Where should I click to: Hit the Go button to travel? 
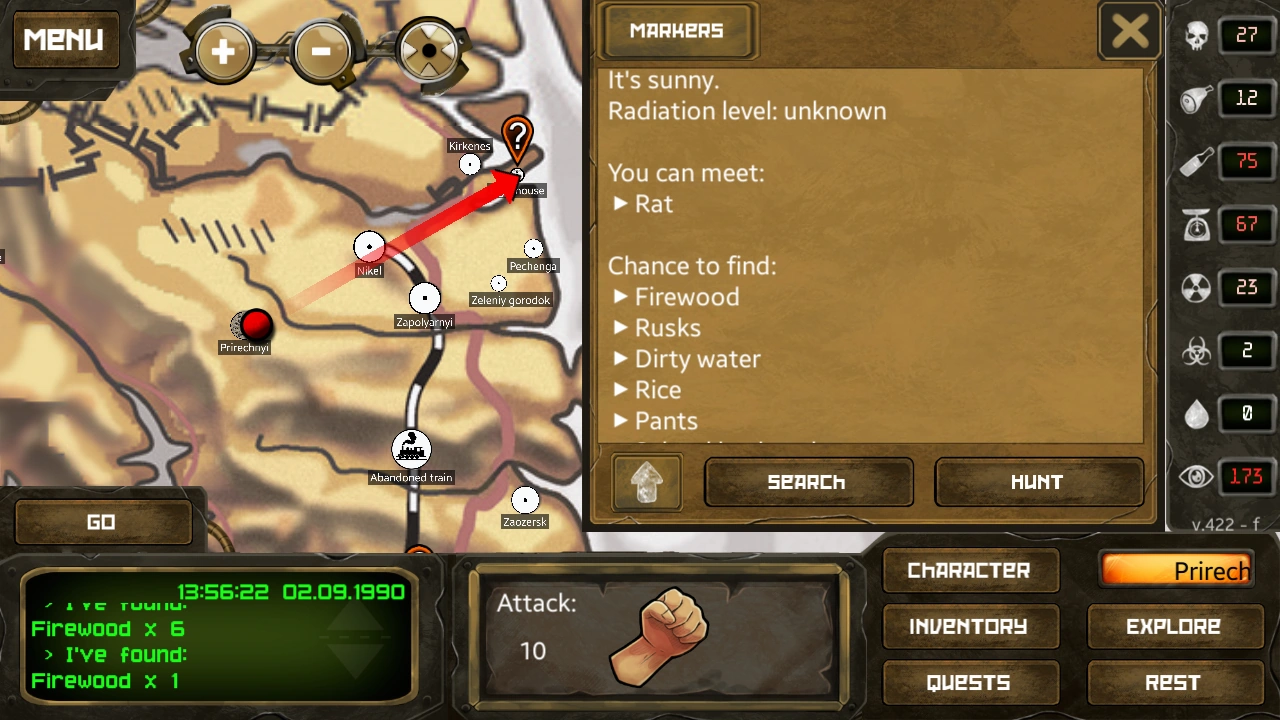click(102, 522)
